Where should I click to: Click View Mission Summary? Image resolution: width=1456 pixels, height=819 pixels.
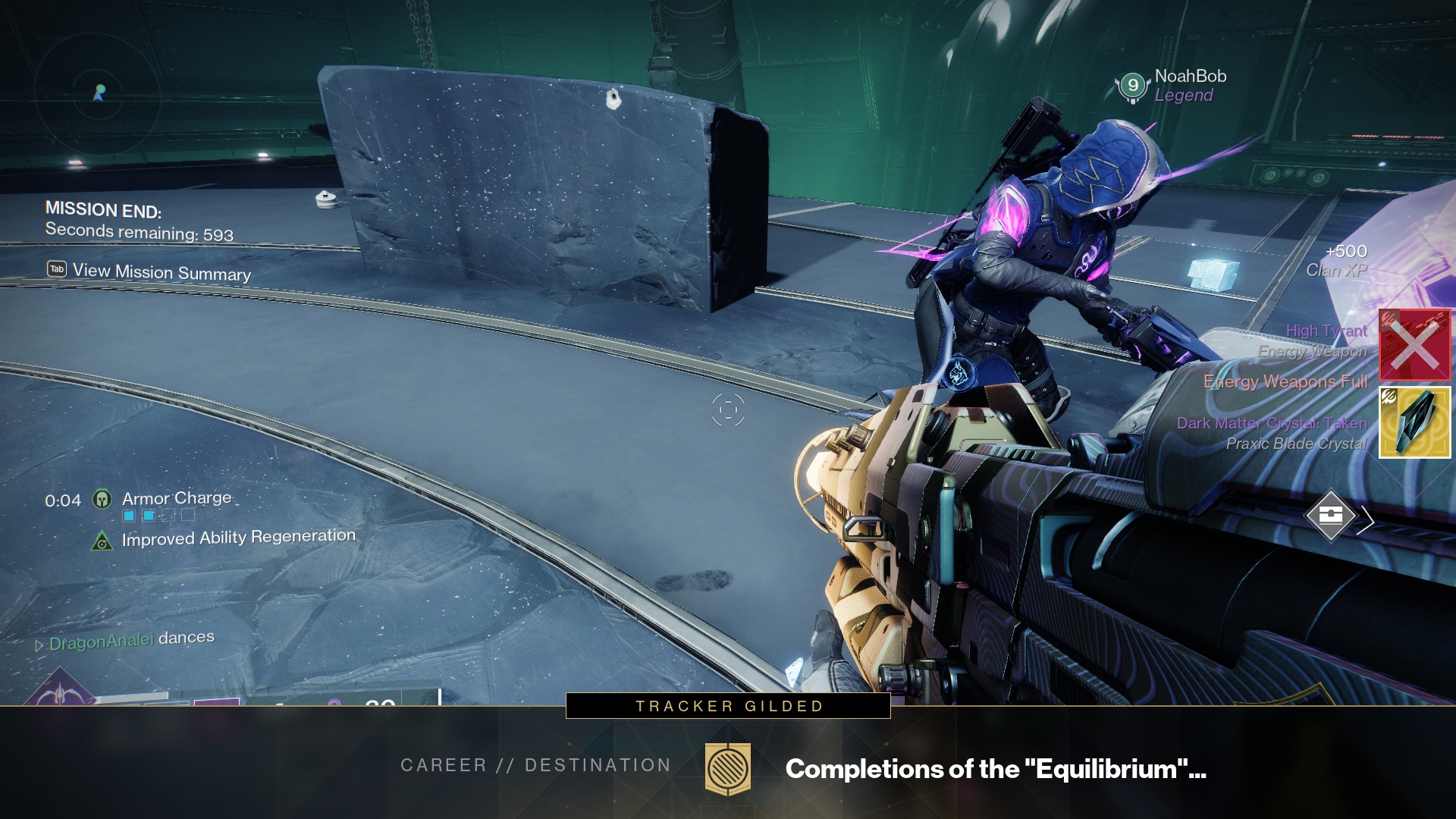150,271
